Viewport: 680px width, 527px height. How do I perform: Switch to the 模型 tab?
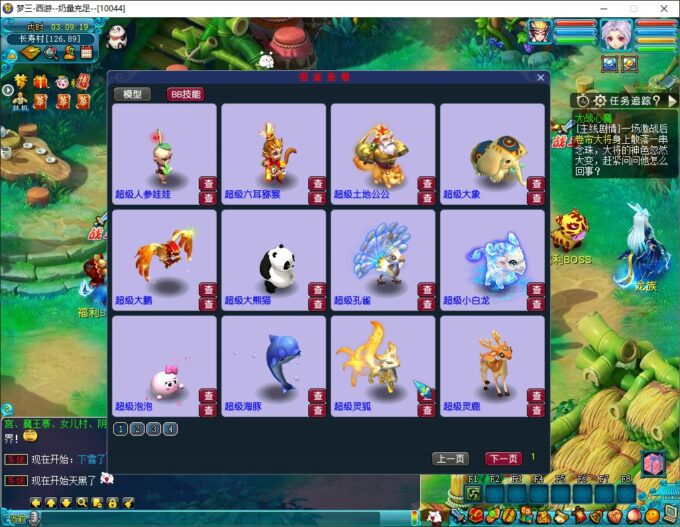131,94
